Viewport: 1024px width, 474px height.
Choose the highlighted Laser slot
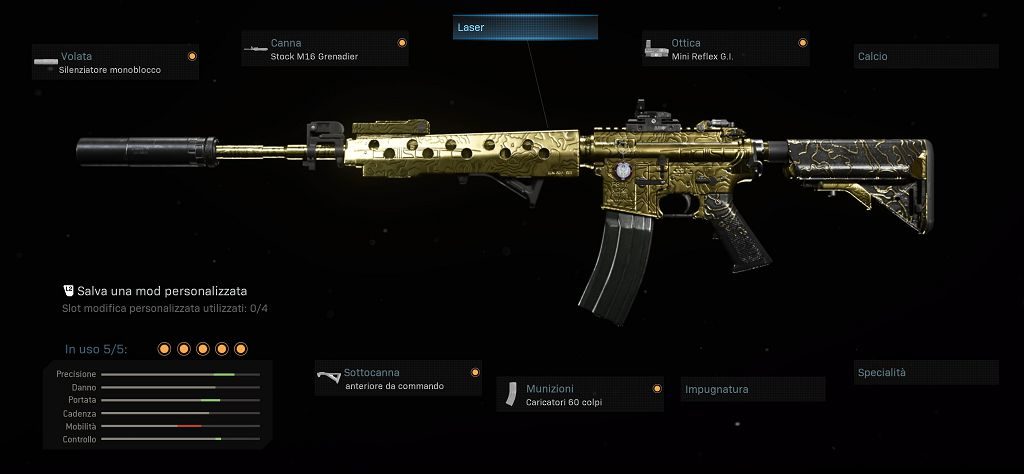525,28
